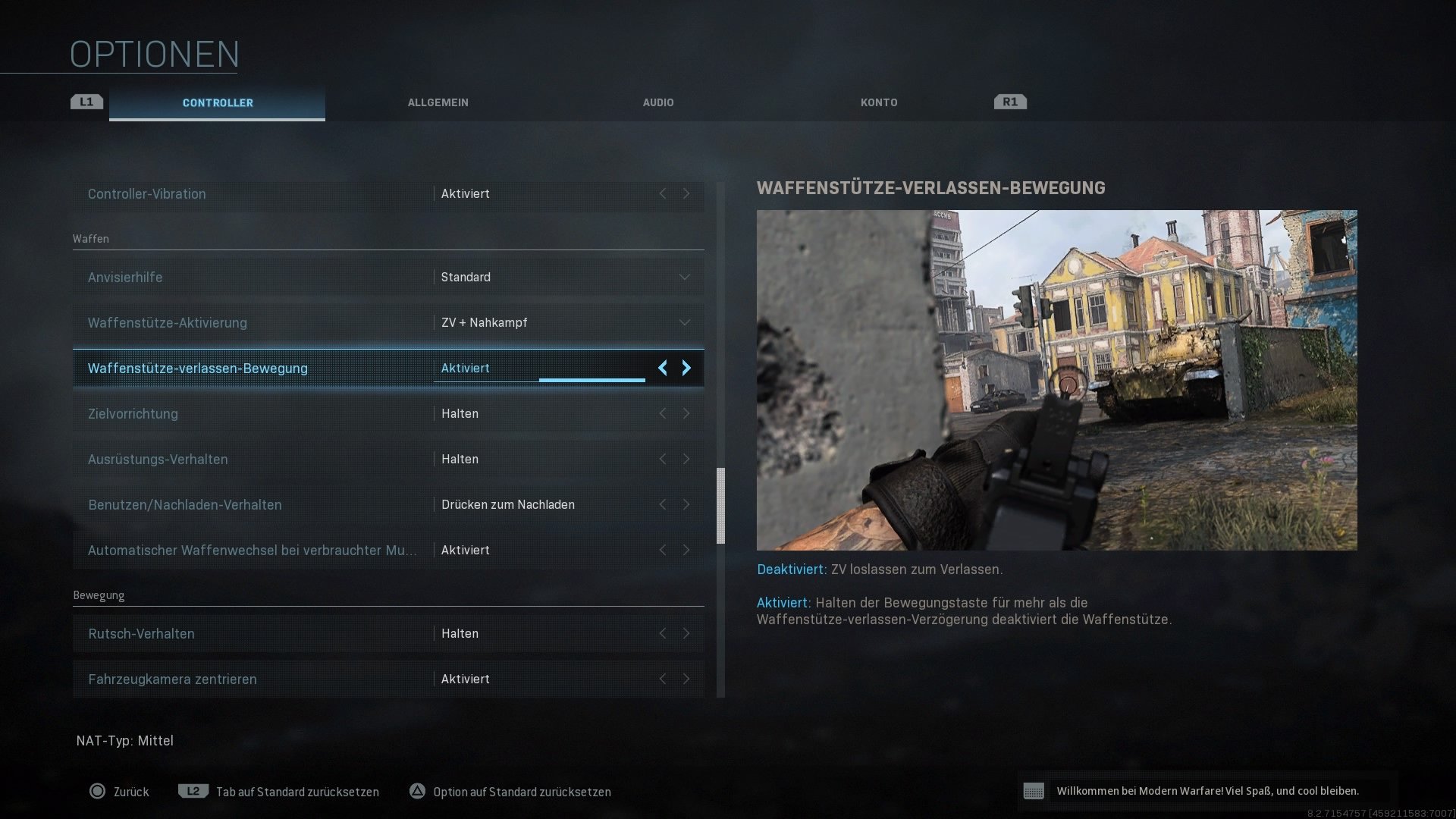Switch to the ALLGEMEIN tab
Image resolution: width=1456 pixels, height=819 pixels.
438,102
